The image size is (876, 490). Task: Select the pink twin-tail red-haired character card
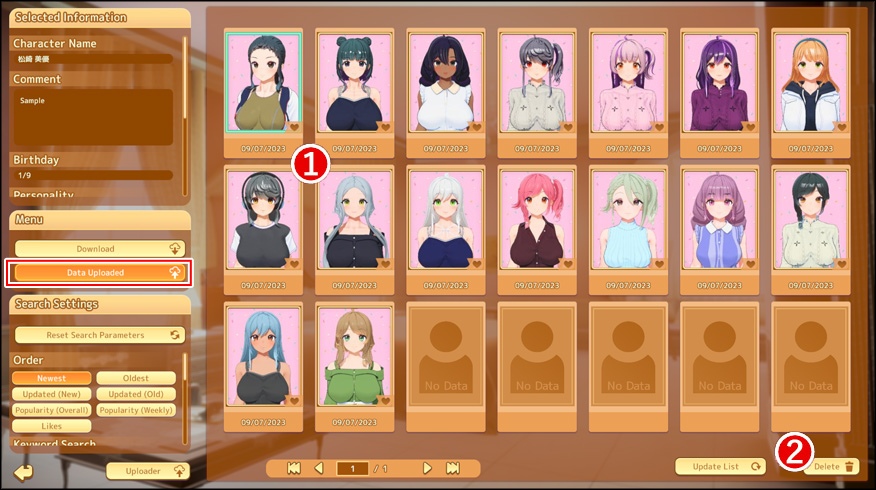click(x=537, y=220)
